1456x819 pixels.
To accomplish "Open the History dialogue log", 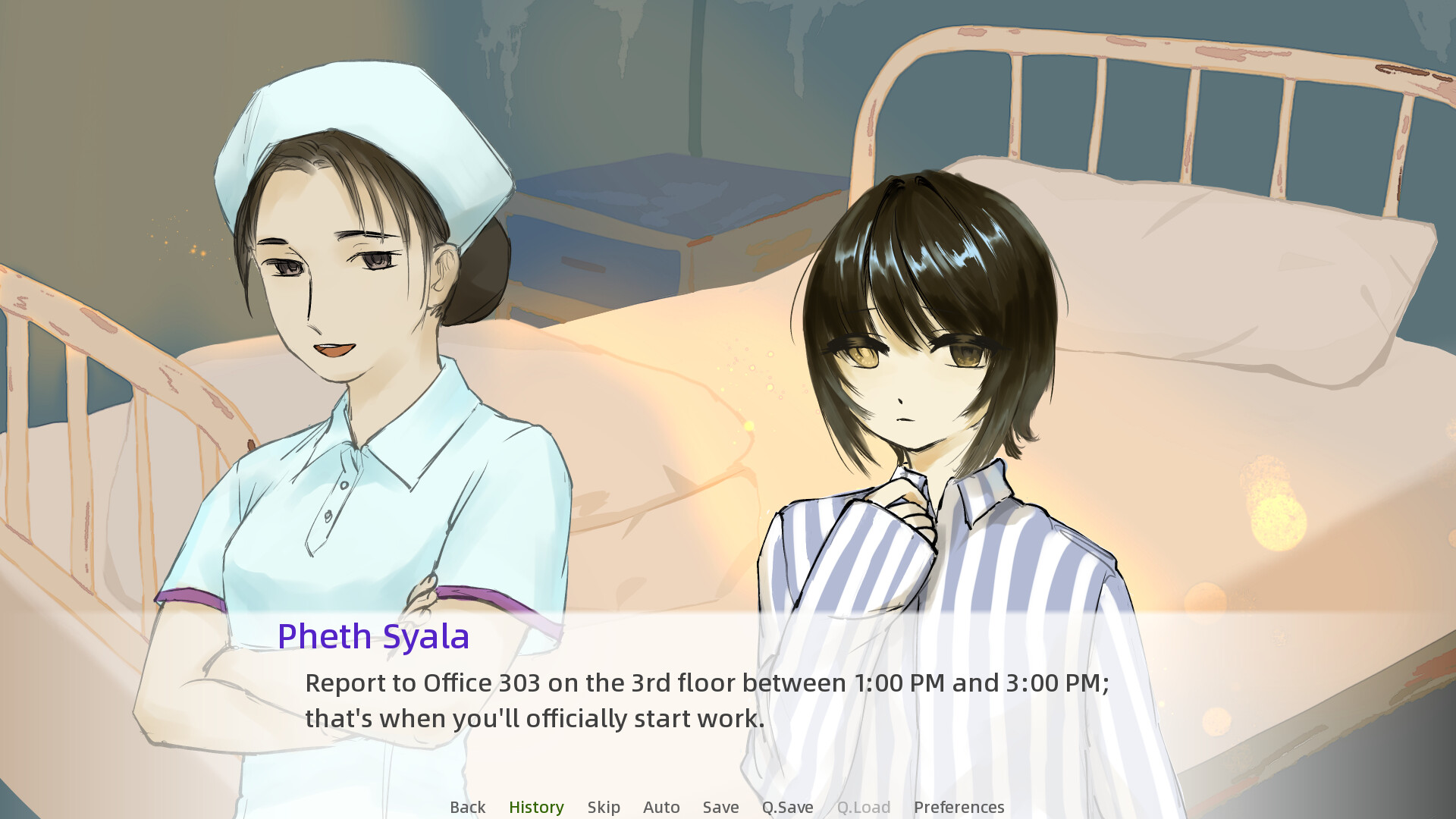I will [x=536, y=807].
